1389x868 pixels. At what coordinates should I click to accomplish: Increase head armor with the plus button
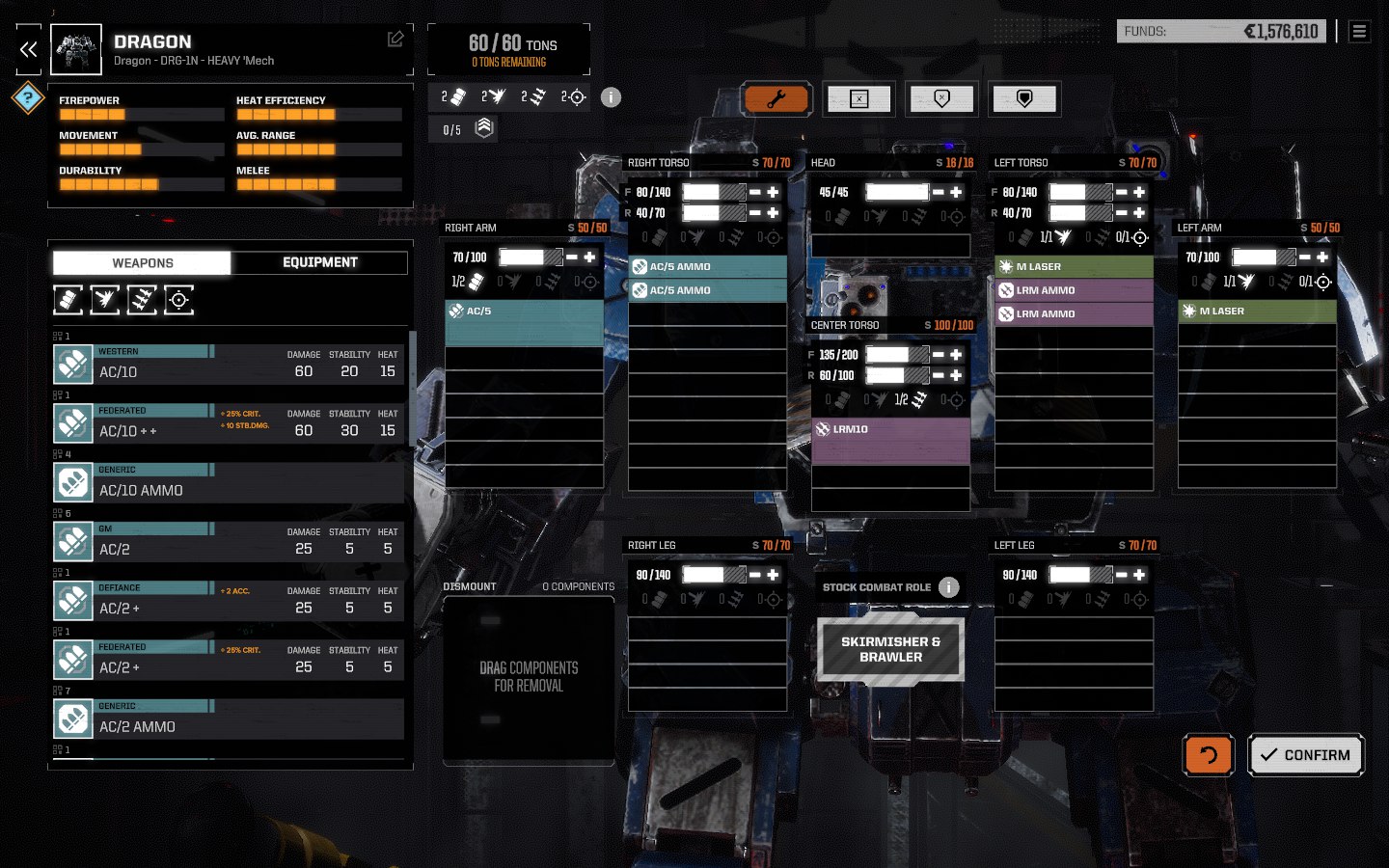coord(956,192)
